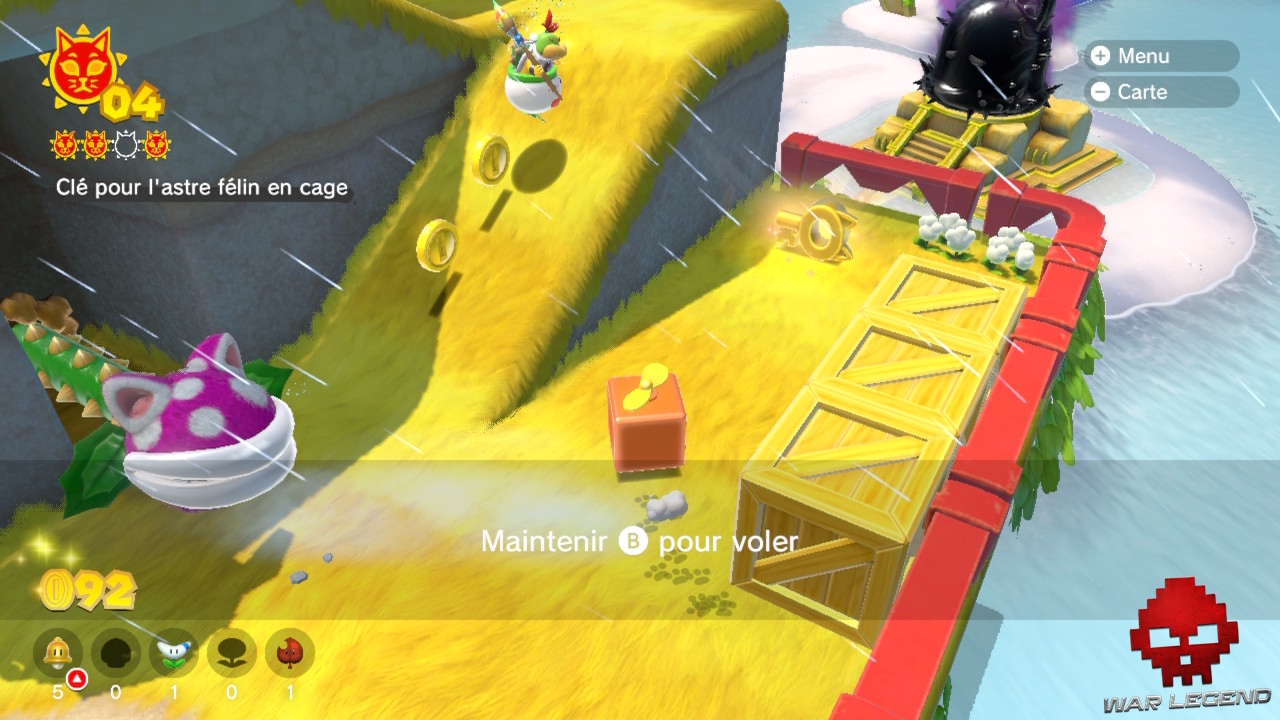Click the empty Fire Flower silhouette icon
The height and width of the screenshot is (720, 1280).
[231, 652]
